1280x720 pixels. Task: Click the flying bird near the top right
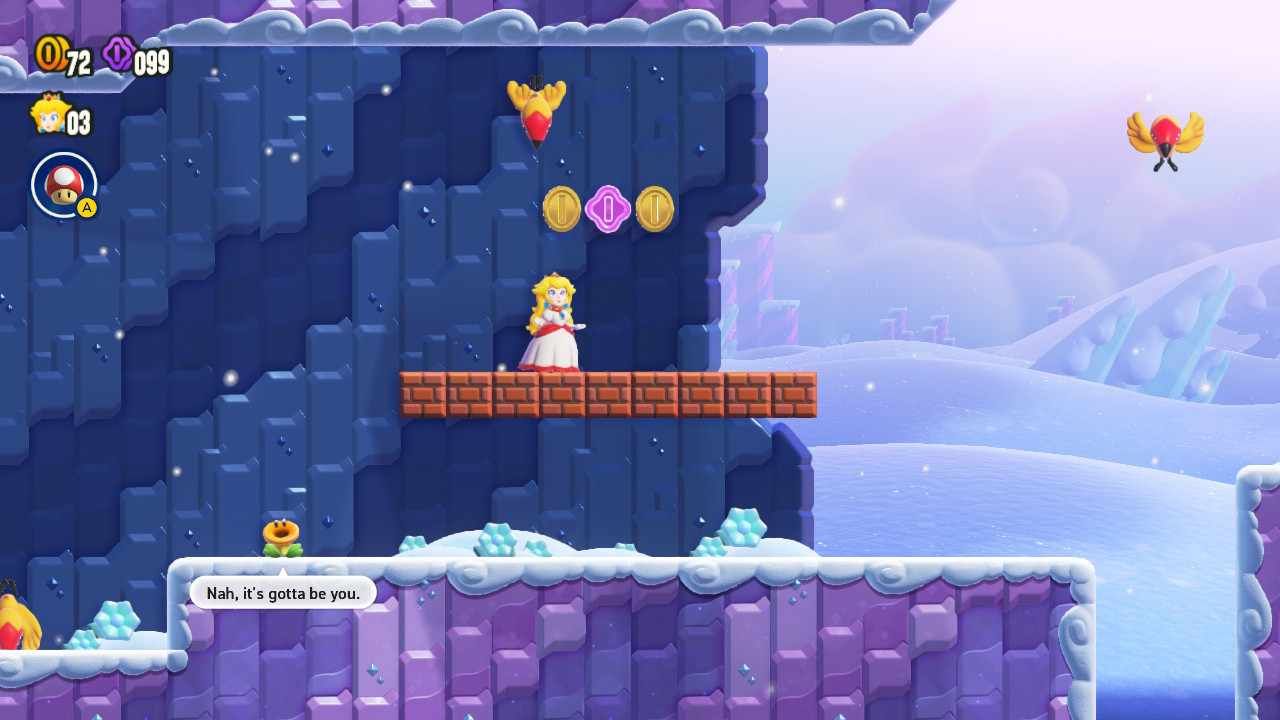[x=1168, y=133]
